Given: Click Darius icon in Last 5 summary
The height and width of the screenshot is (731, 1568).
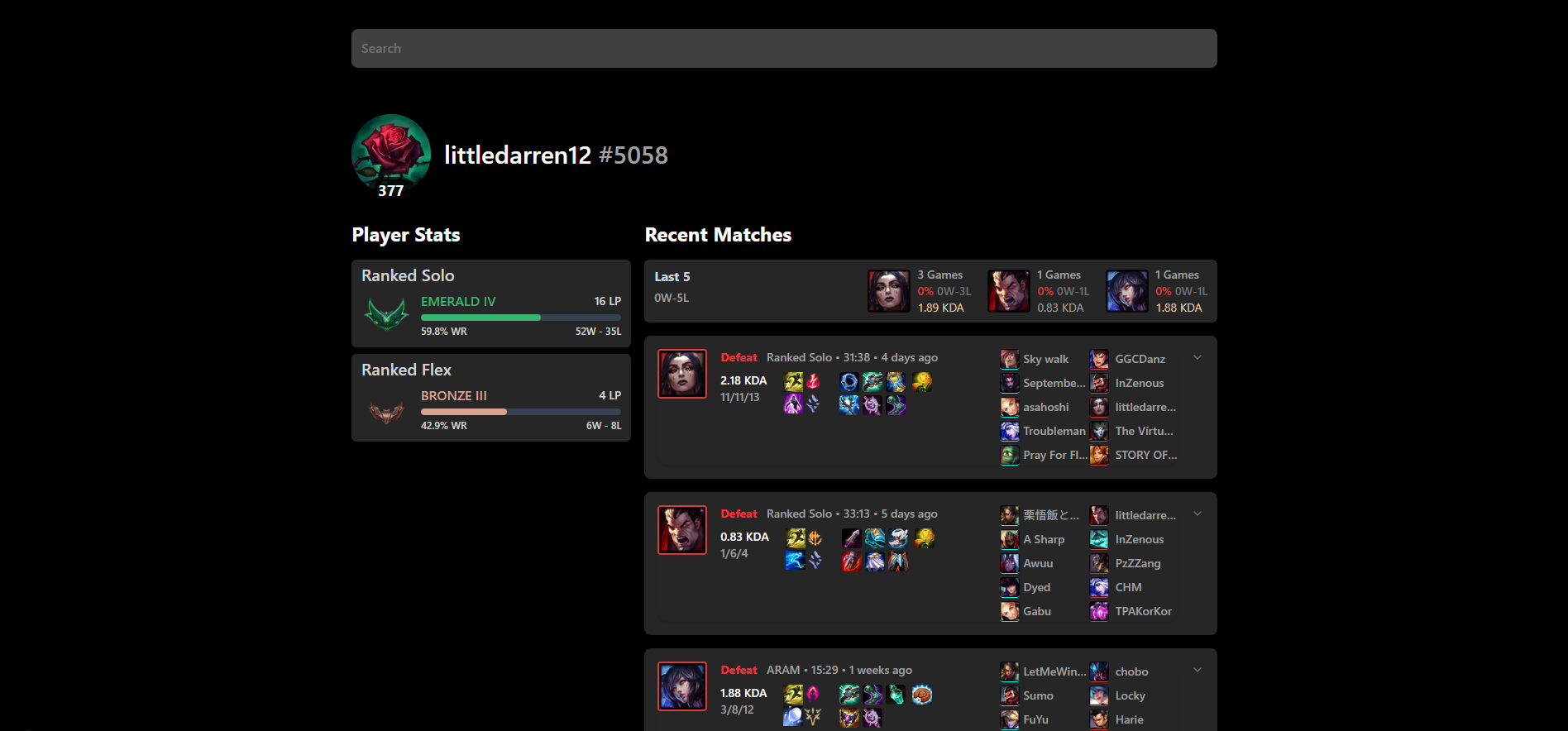Looking at the screenshot, I should pos(1008,290).
